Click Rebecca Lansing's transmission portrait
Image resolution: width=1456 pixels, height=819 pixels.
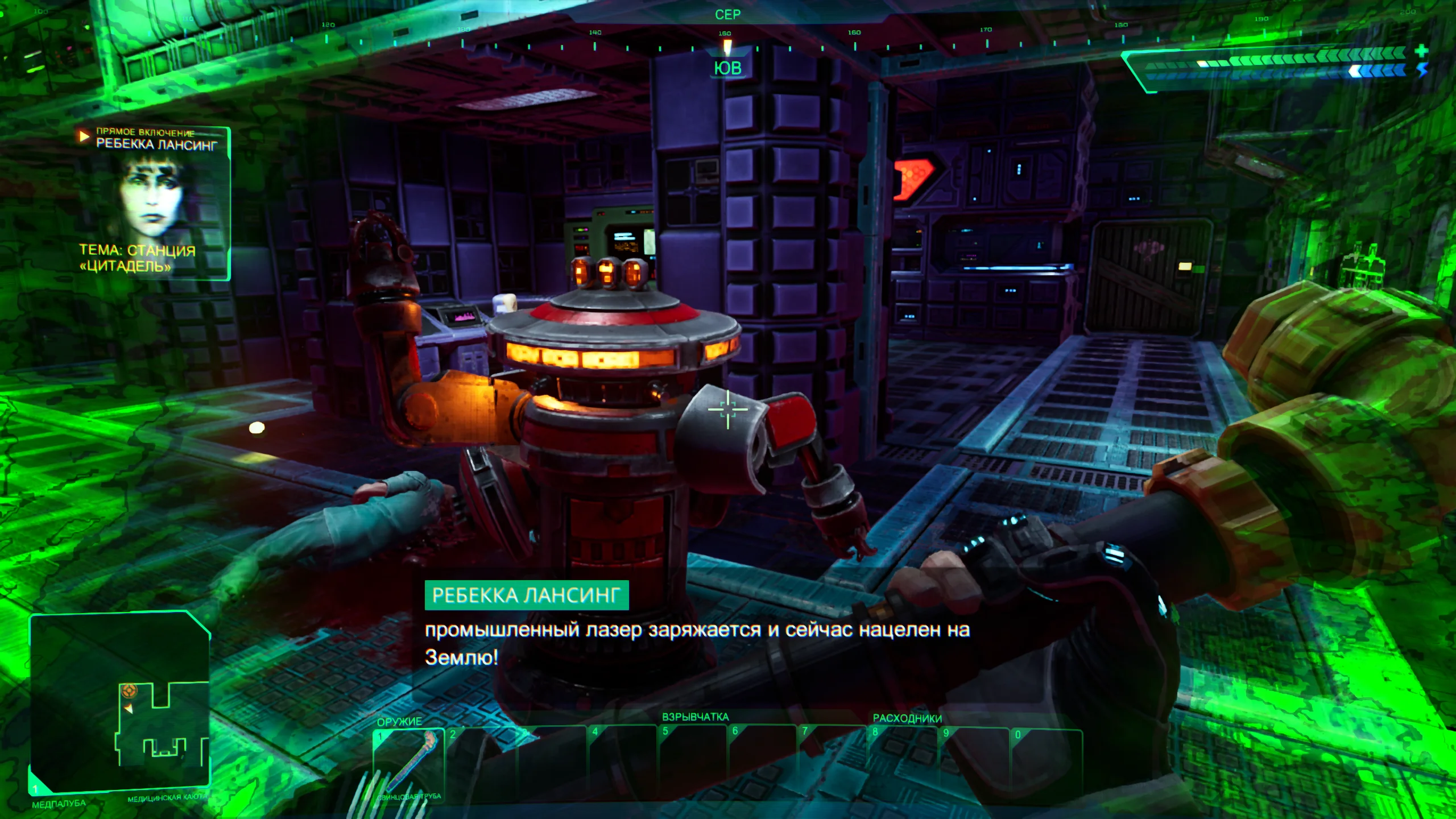coord(152,196)
